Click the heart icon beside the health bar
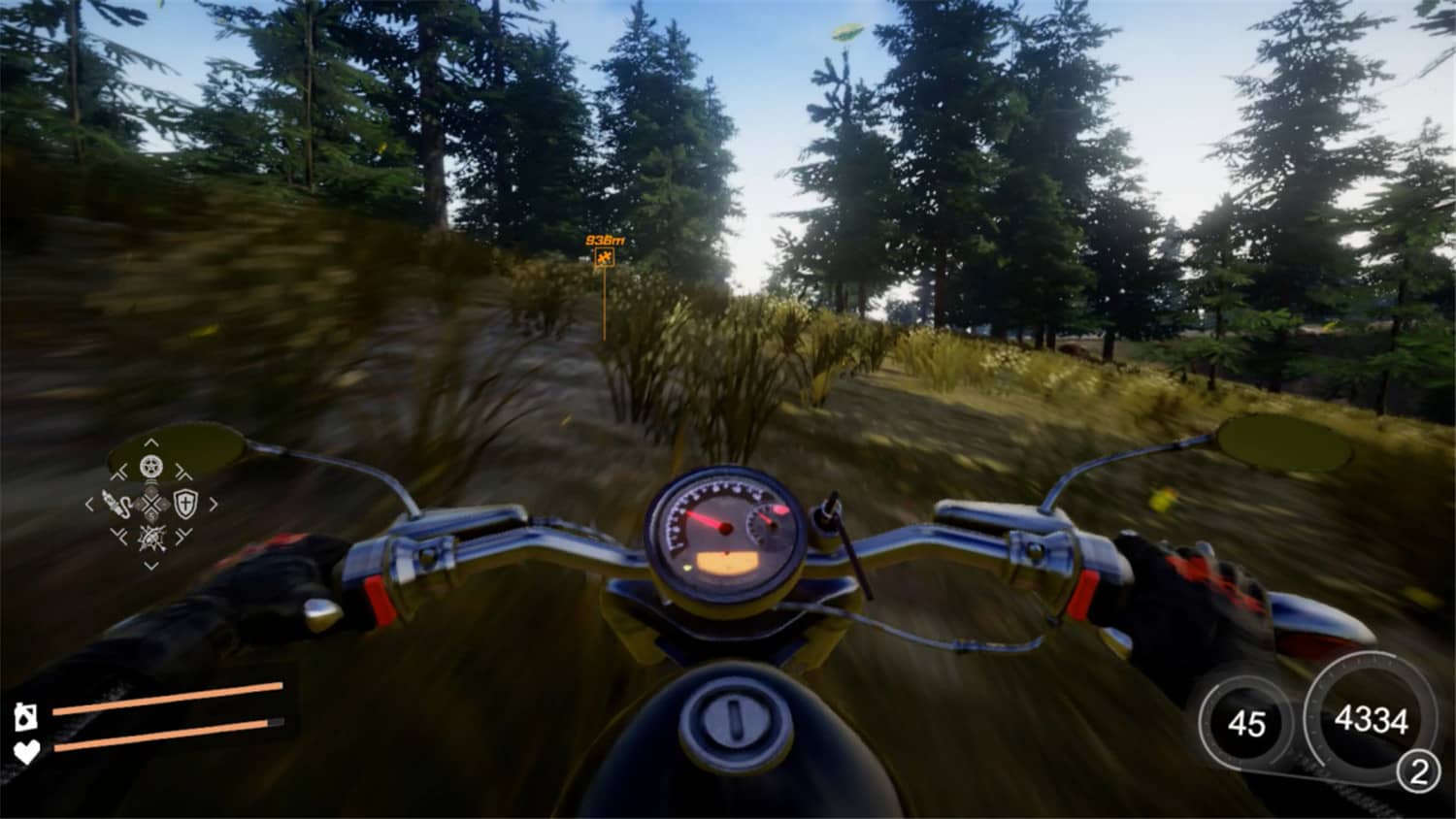 (25, 751)
